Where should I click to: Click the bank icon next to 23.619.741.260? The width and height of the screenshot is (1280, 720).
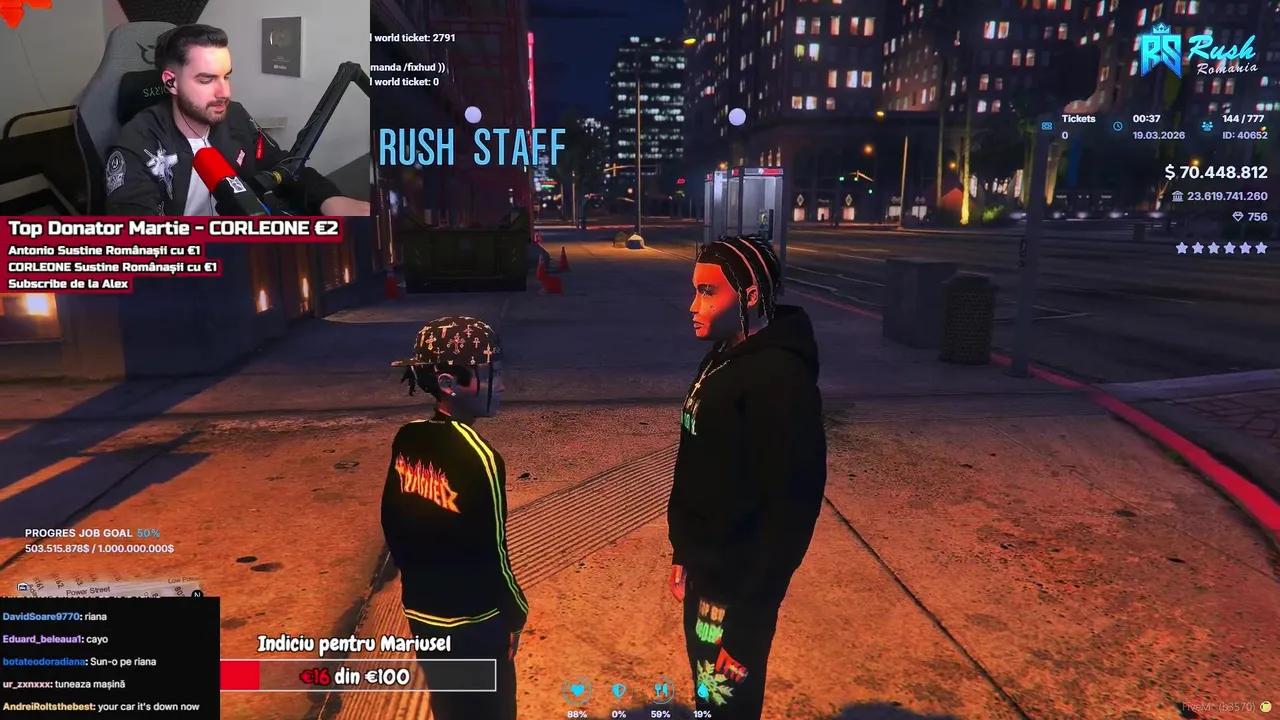[x=1178, y=196]
